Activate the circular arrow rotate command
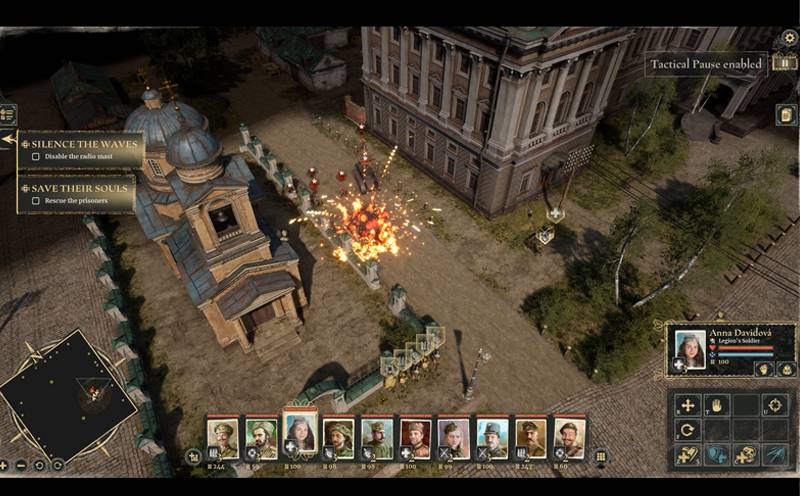800x500 pixels. coord(687,430)
